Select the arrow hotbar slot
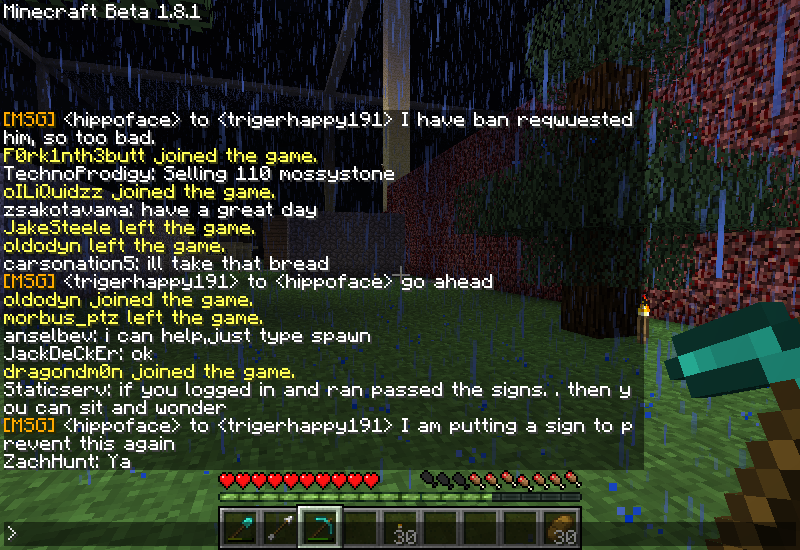This screenshot has height=550, width=800. 280,526
